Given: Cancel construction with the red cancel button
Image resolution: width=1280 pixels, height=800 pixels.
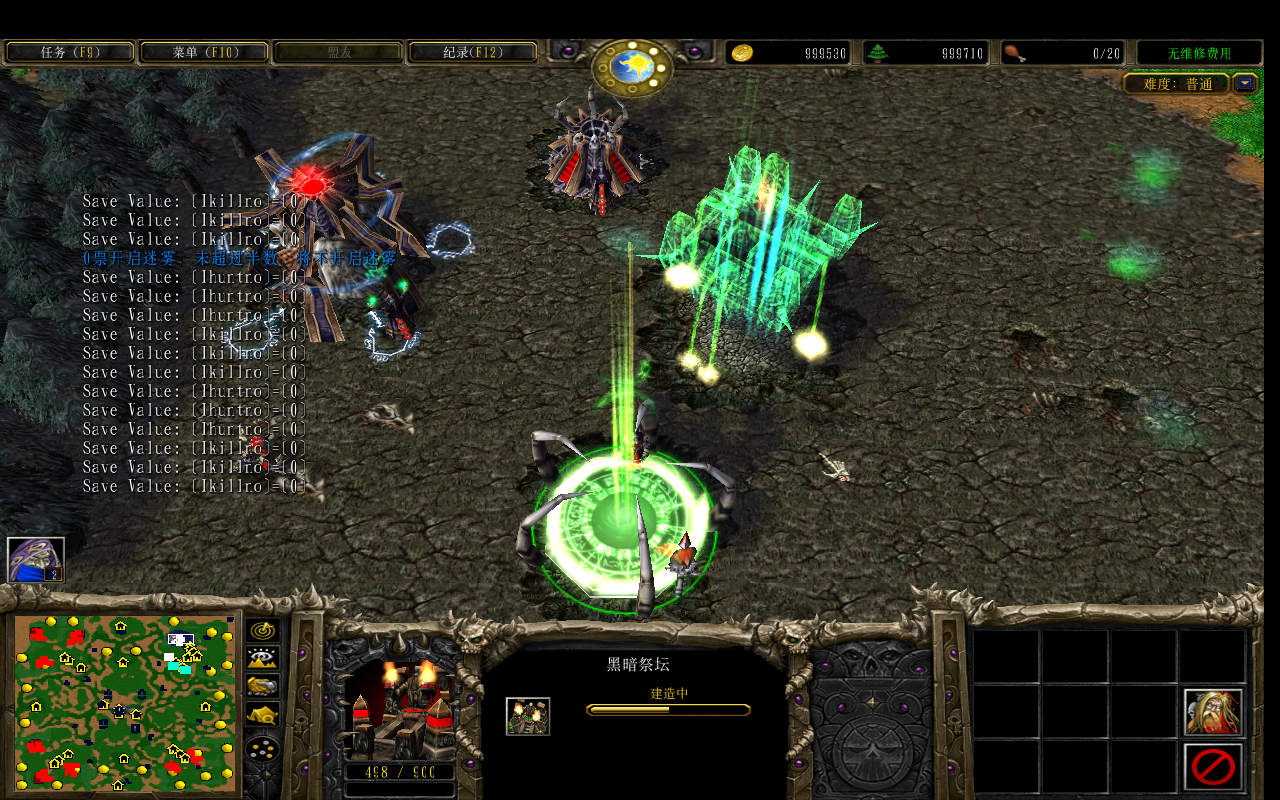Looking at the screenshot, I should pyautogui.click(x=1213, y=767).
